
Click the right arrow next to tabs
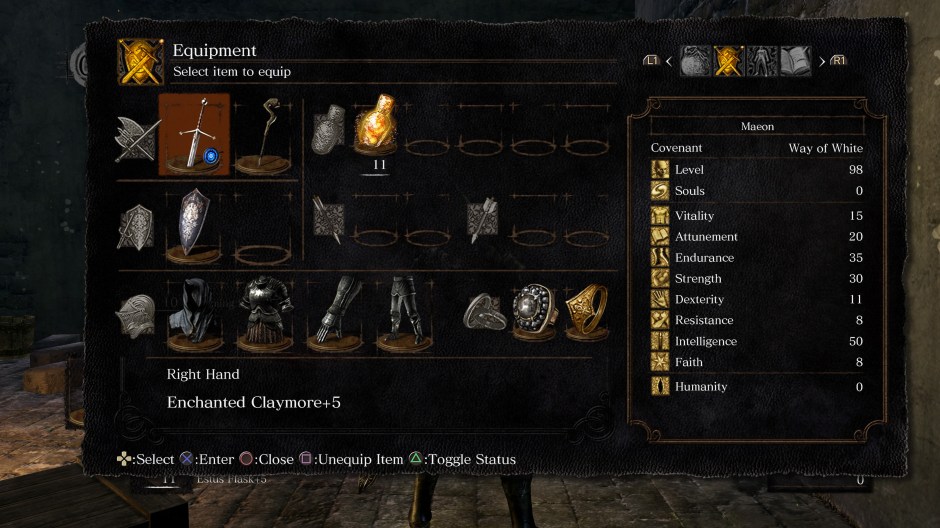(x=822, y=62)
